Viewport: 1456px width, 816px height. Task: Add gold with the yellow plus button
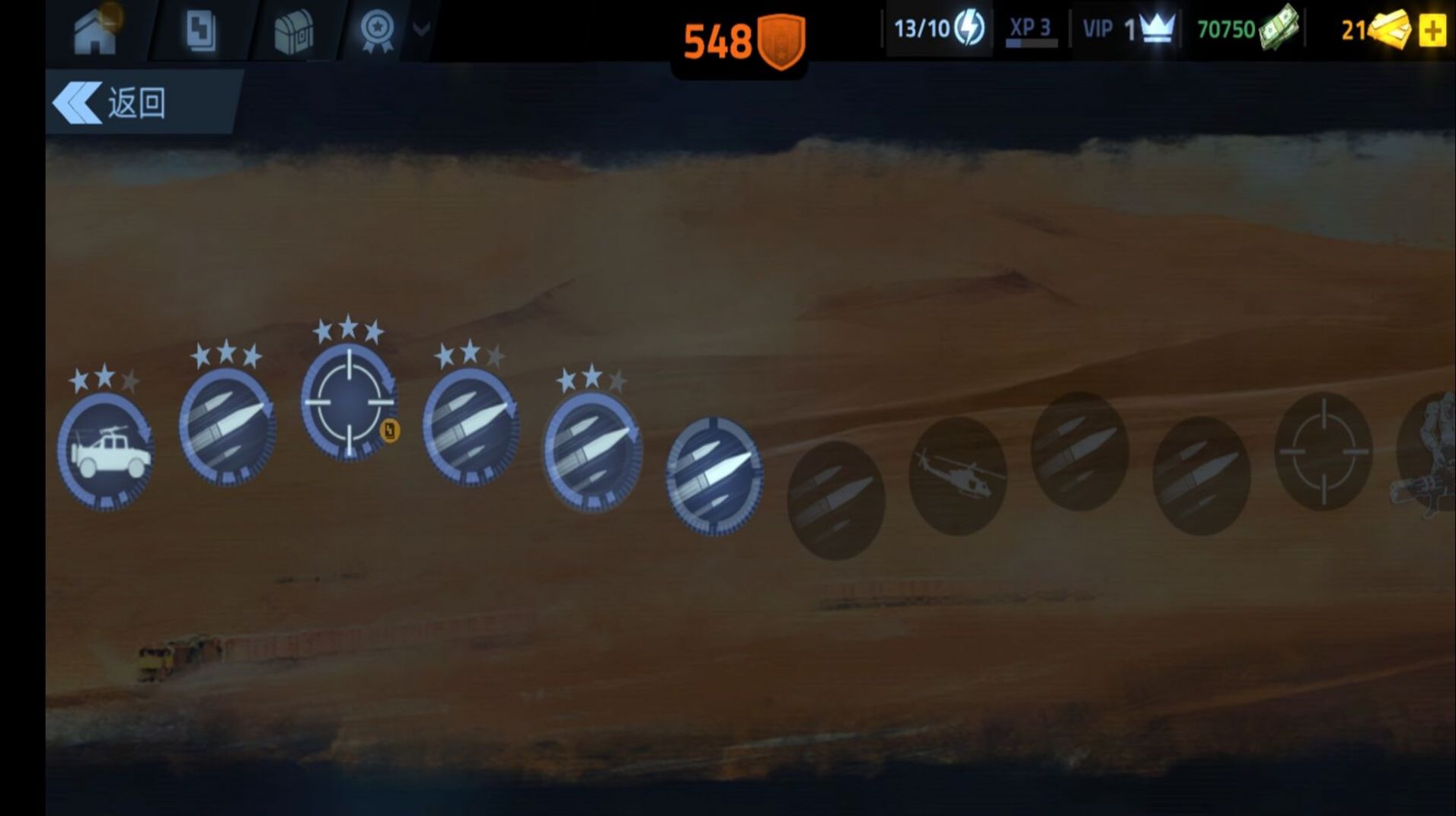tap(1432, 31)
